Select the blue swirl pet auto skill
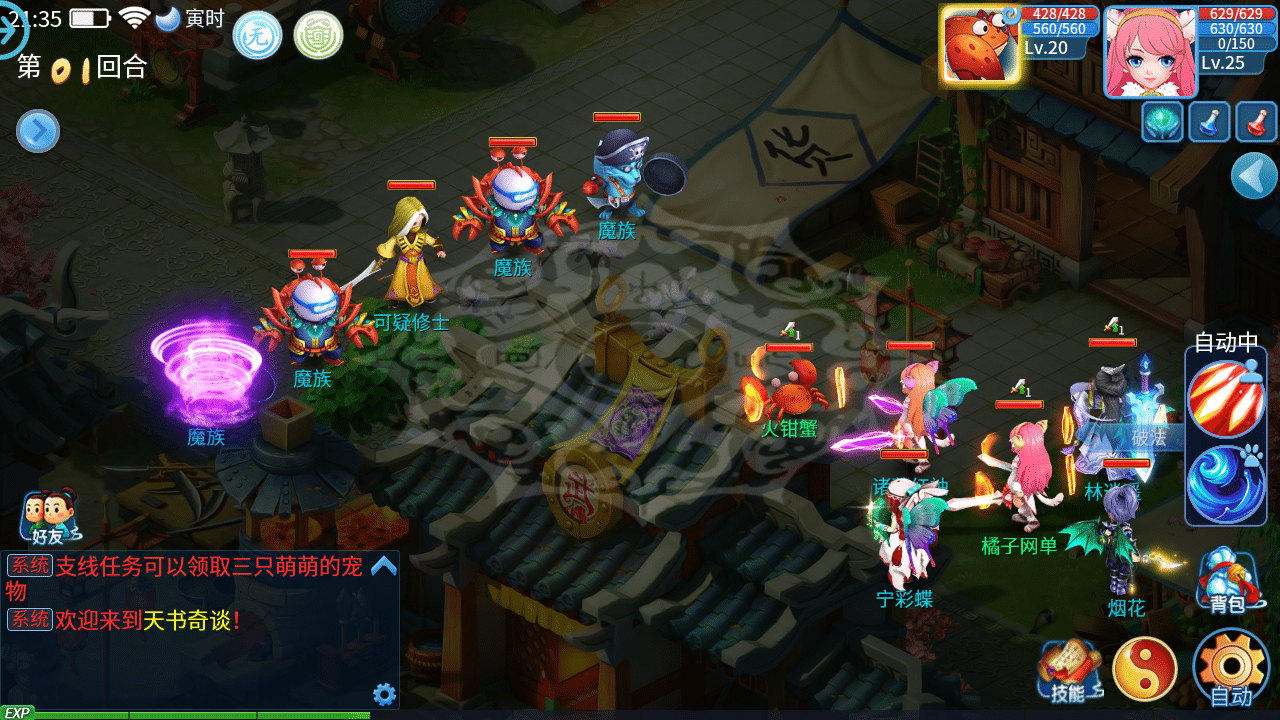1280x720 pixels. tap(1226, 483)
